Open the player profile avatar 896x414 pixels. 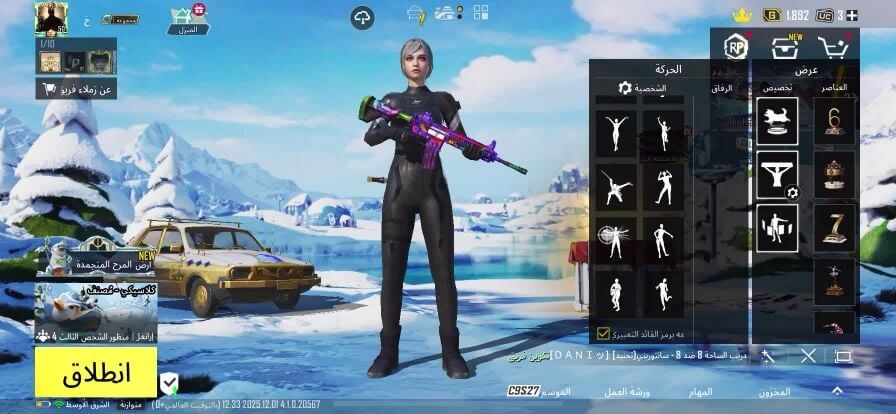pyautogui.click(x=49, y=17)
